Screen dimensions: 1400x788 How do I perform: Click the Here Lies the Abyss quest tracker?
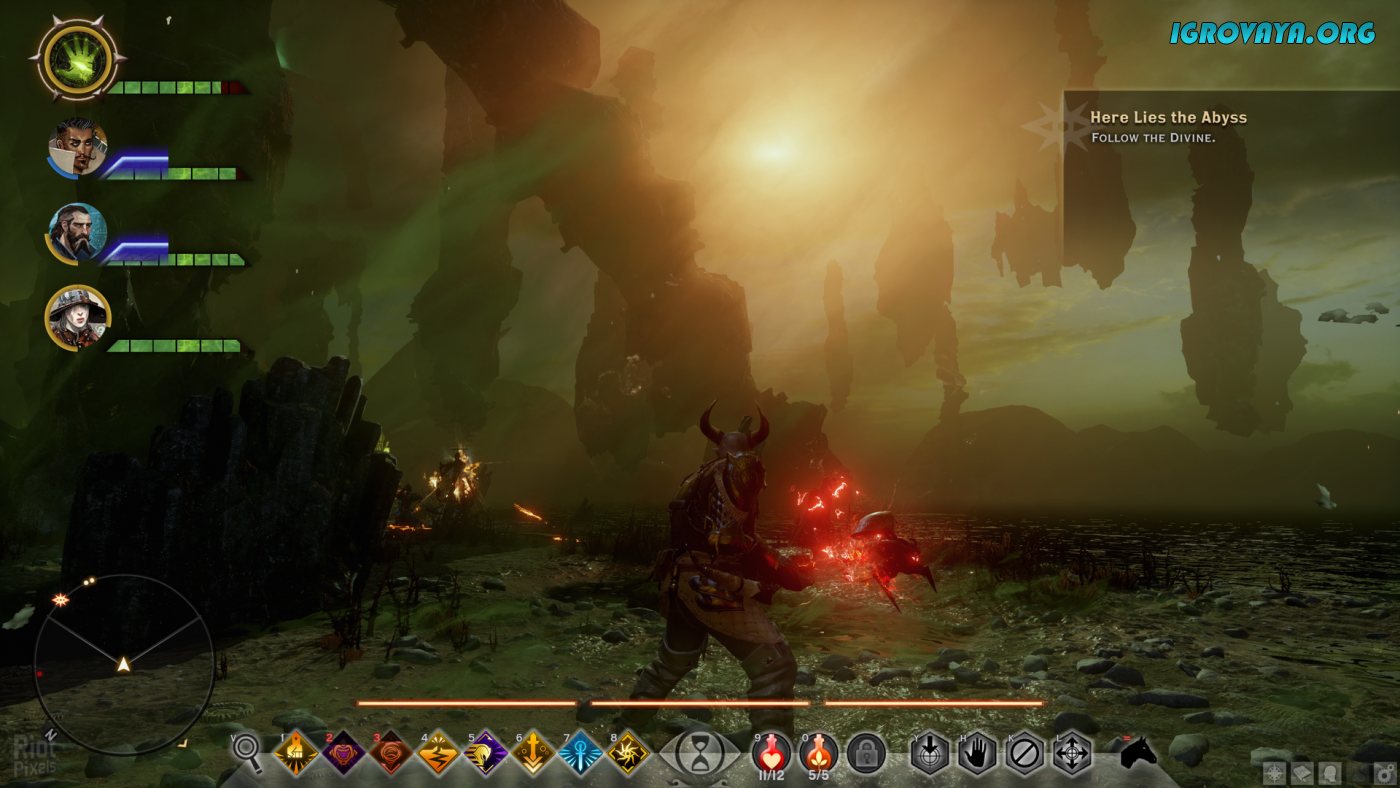pyautogui.click(x=1168, y=126)
